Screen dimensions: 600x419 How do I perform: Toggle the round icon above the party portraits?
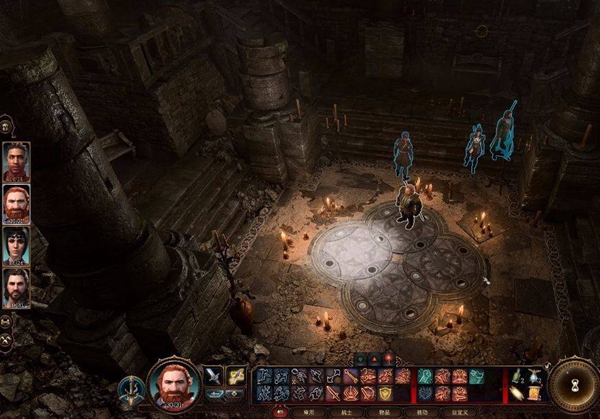pyautogui.click(x=7, y=125)
